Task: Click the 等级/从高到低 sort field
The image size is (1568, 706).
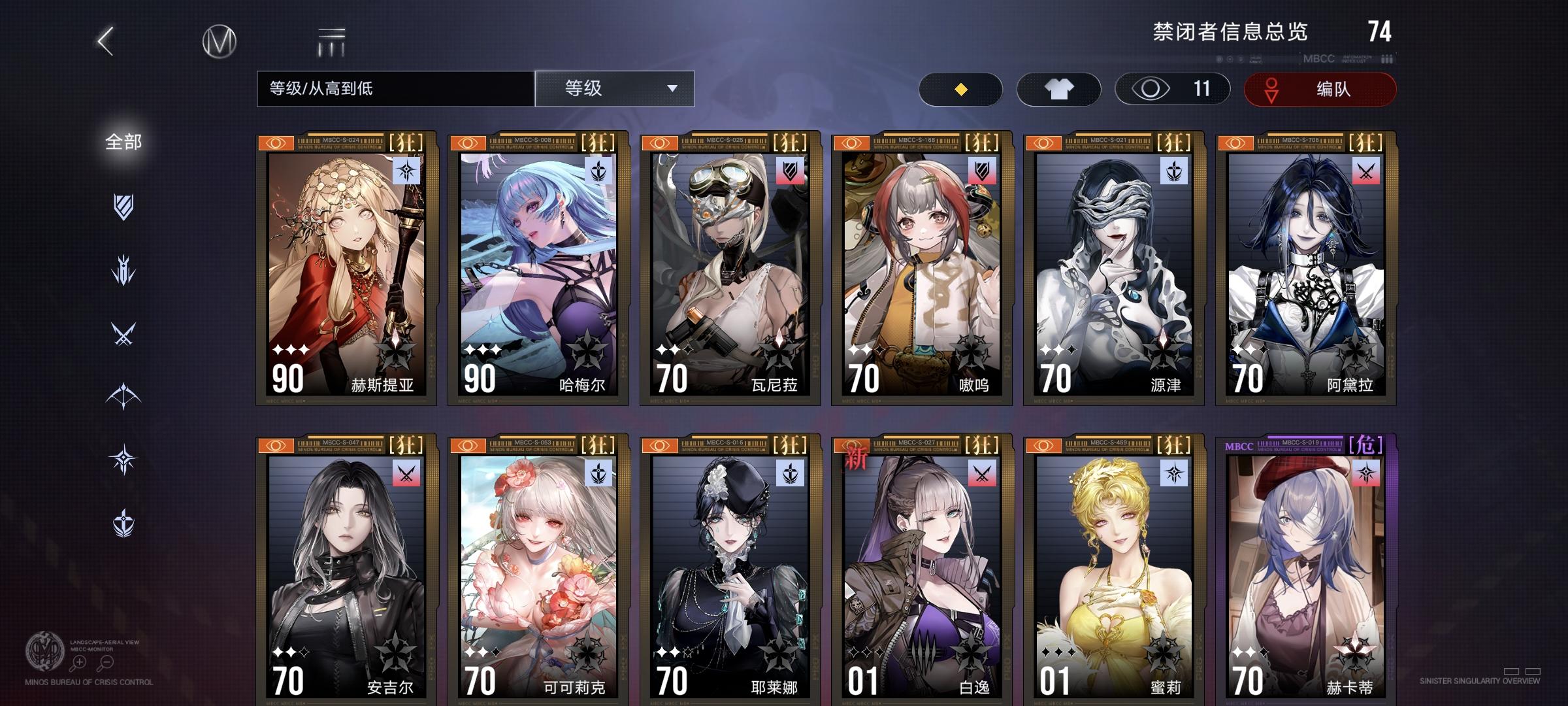Action: [x=392, y=89]
